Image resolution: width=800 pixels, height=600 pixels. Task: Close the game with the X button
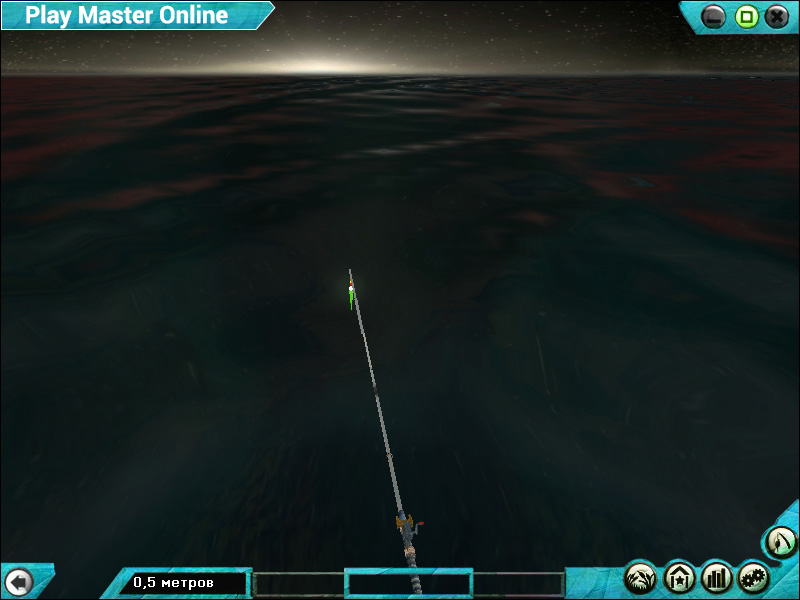click(776, 17)
